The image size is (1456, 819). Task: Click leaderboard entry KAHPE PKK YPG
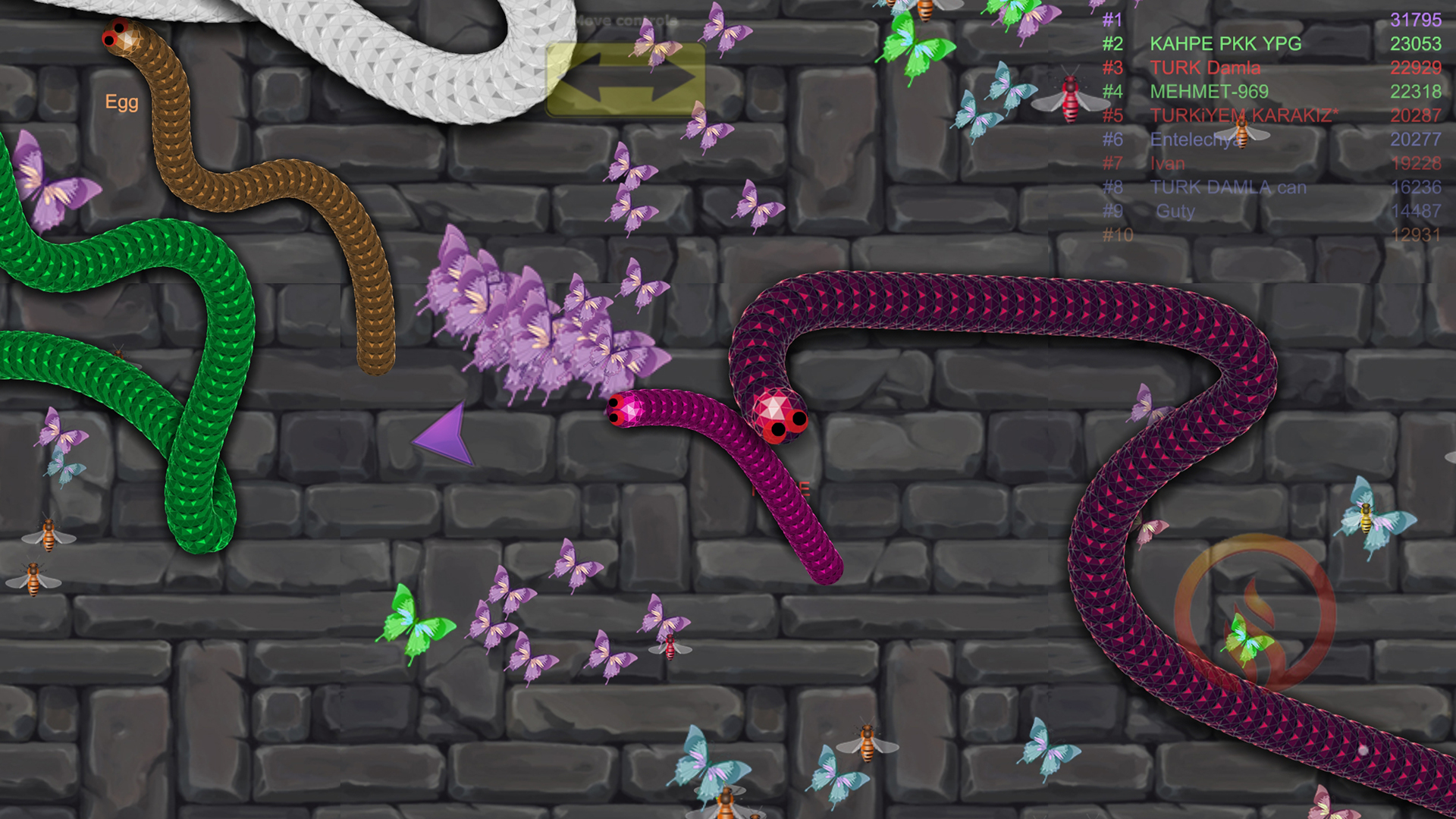click(1225, 44)
